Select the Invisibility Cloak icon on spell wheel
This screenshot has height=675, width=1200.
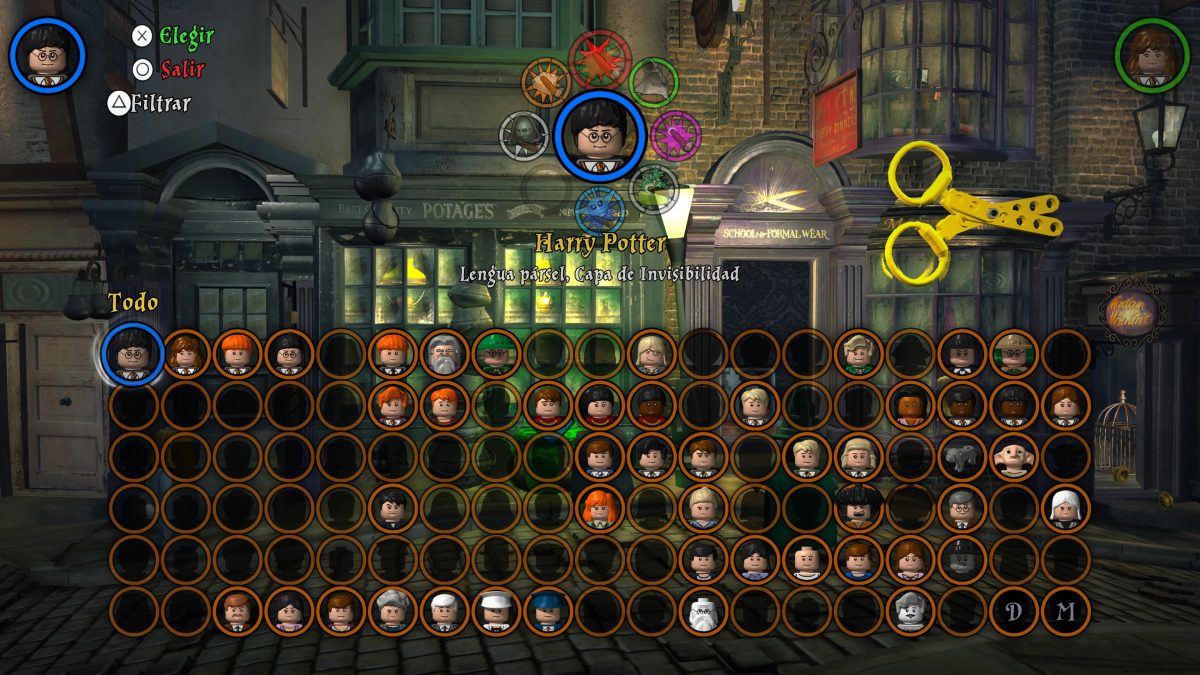[x=653, y=82]
